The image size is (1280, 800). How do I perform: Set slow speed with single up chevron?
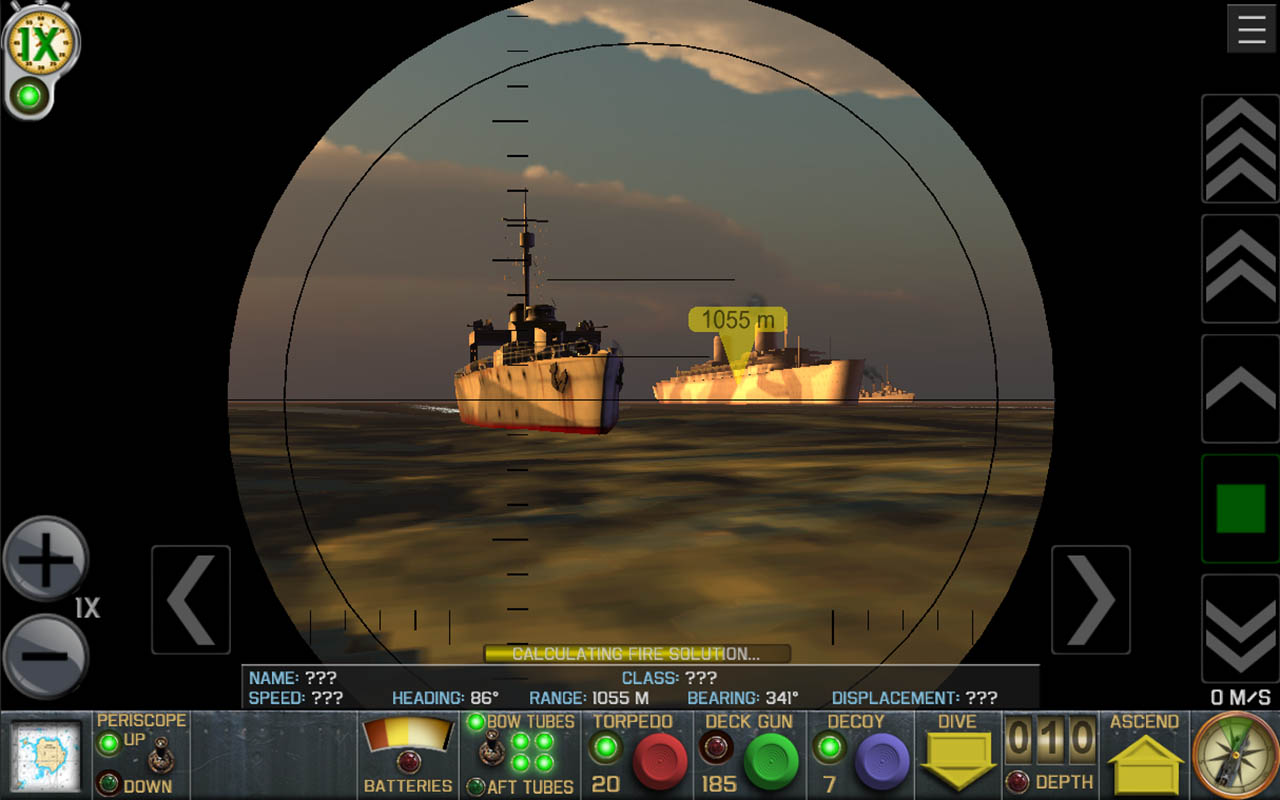click(x=1240, y=388)
